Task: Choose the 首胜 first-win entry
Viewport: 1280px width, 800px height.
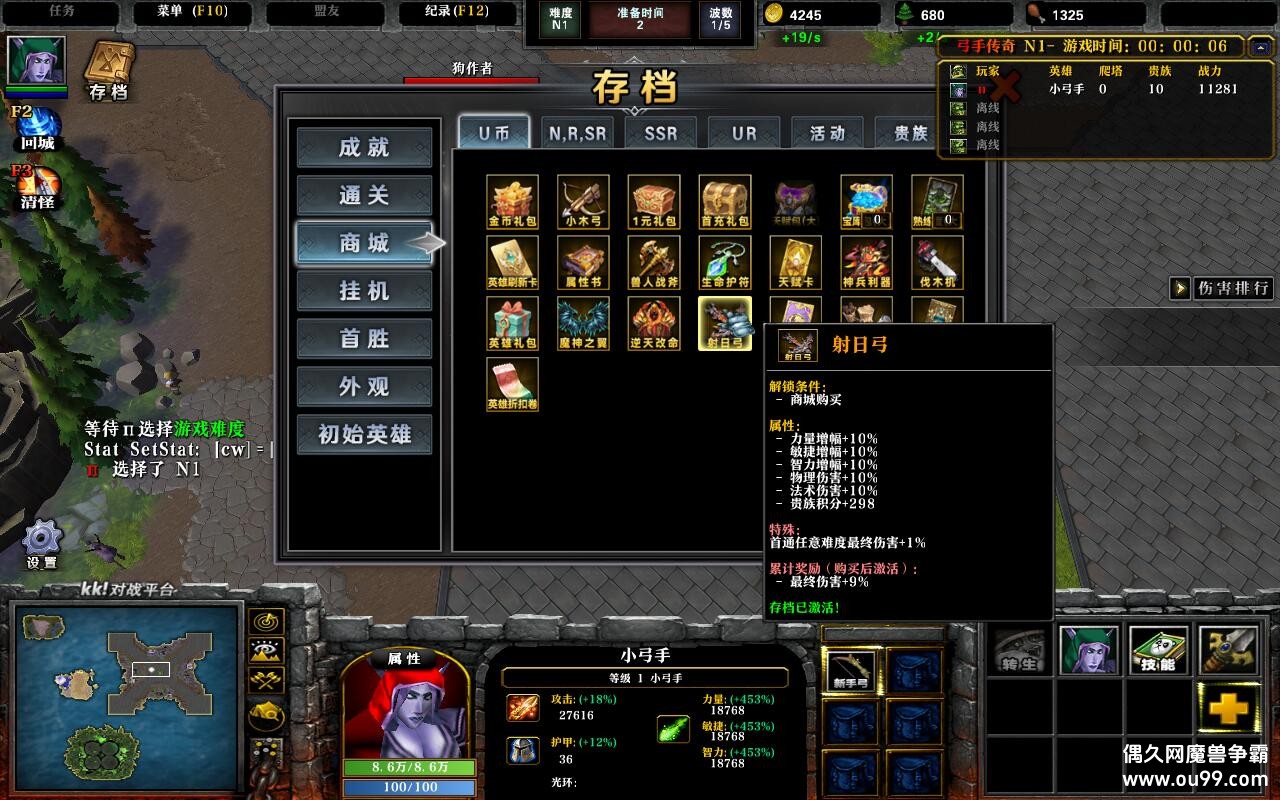Action: click(364, 339)
